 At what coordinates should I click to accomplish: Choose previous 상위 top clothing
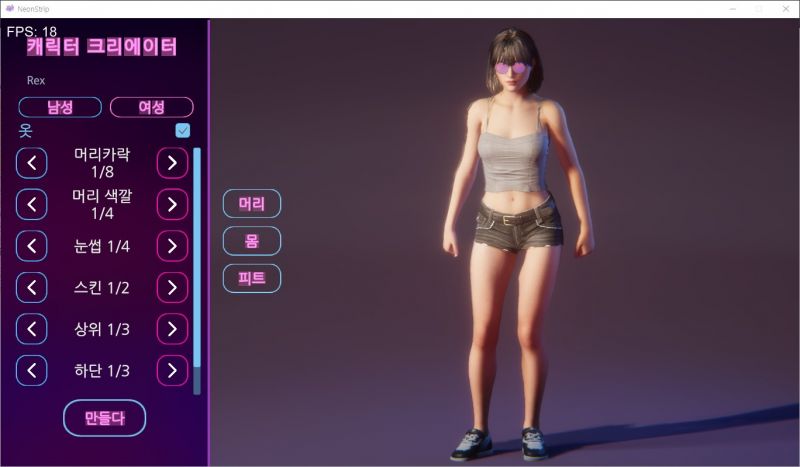32,329
